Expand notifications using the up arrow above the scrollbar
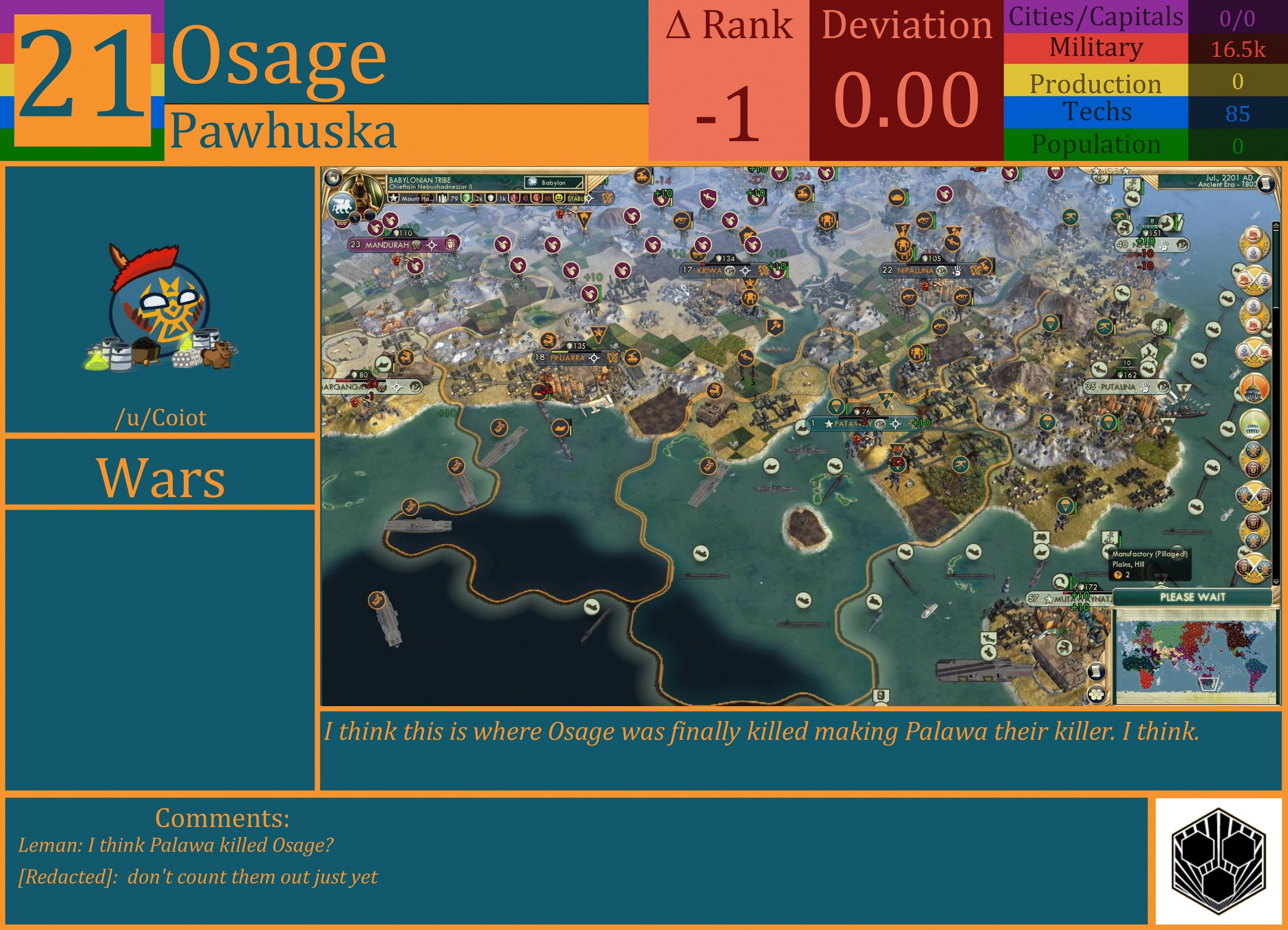 click(1276, 225)
